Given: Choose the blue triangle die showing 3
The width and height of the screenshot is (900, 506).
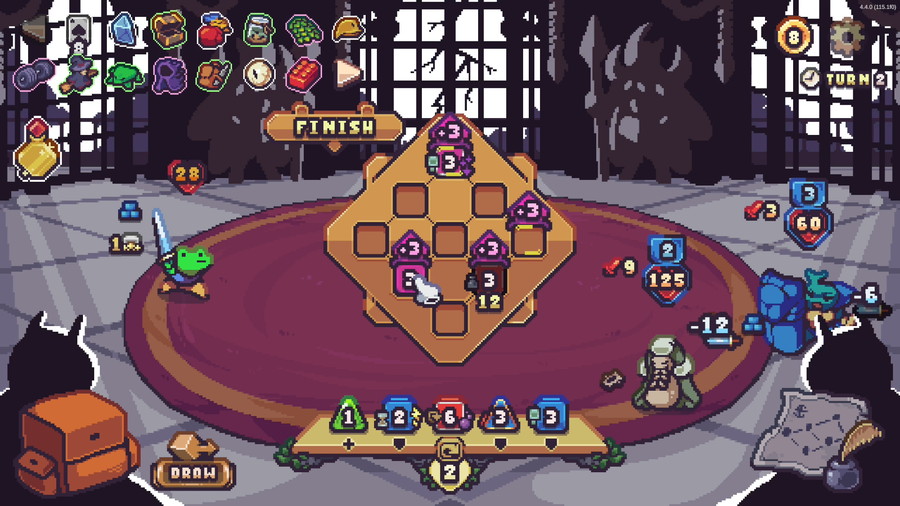Looking at the screenshot, I should (x=500, y=415).
